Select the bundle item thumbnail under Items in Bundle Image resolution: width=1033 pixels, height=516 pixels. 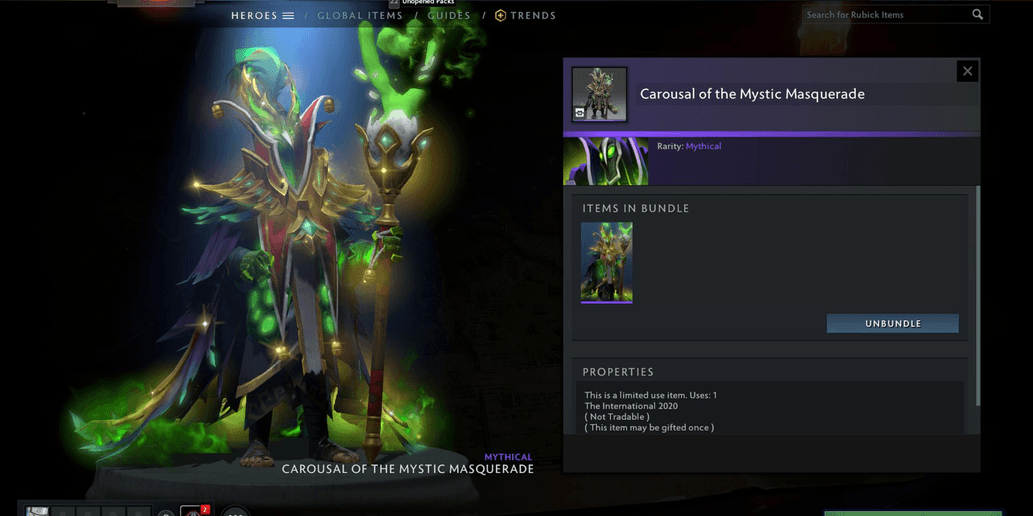click(606, 262)
